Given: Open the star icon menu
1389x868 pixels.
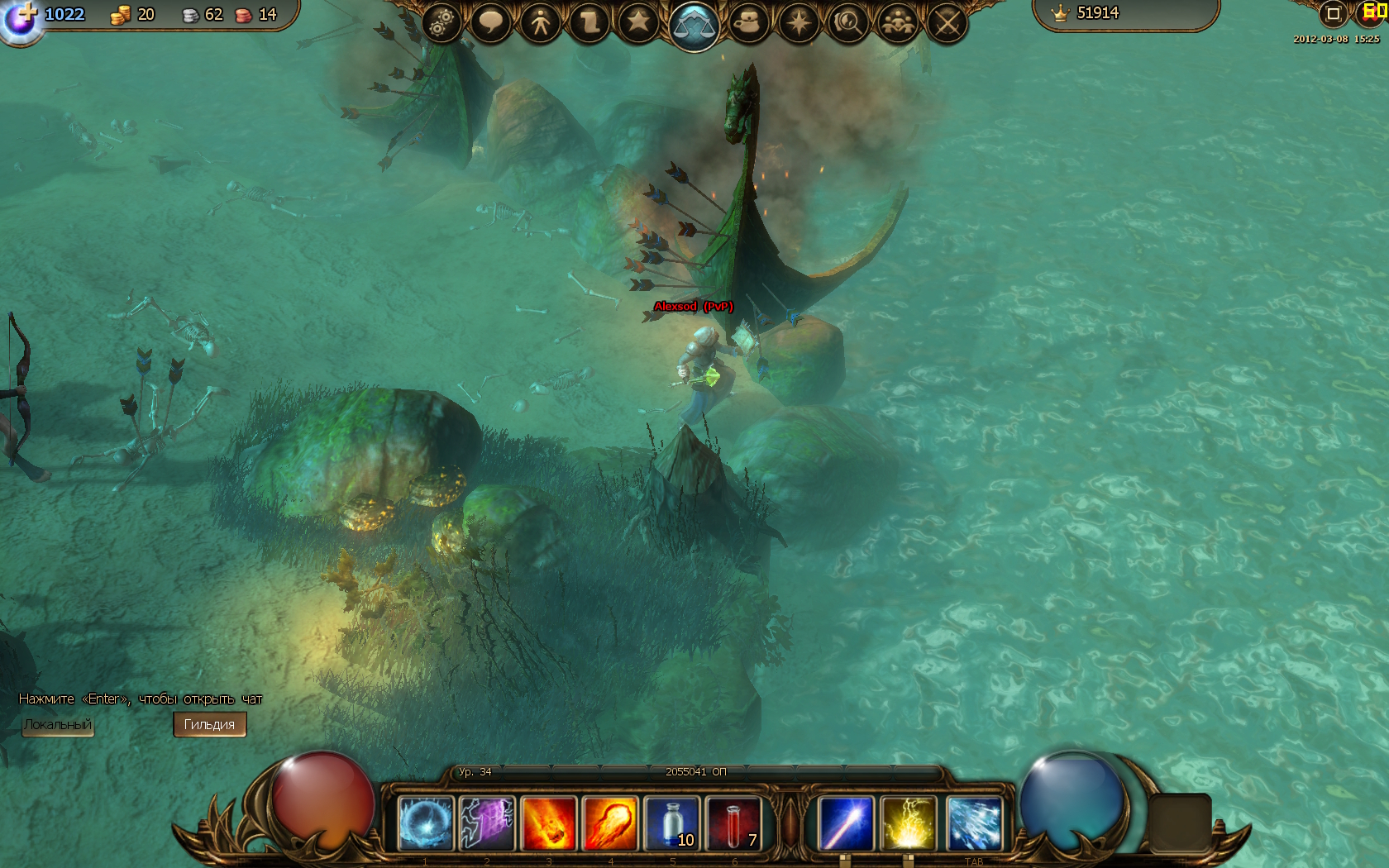Looking at the screenshot, I should (638, 22).
